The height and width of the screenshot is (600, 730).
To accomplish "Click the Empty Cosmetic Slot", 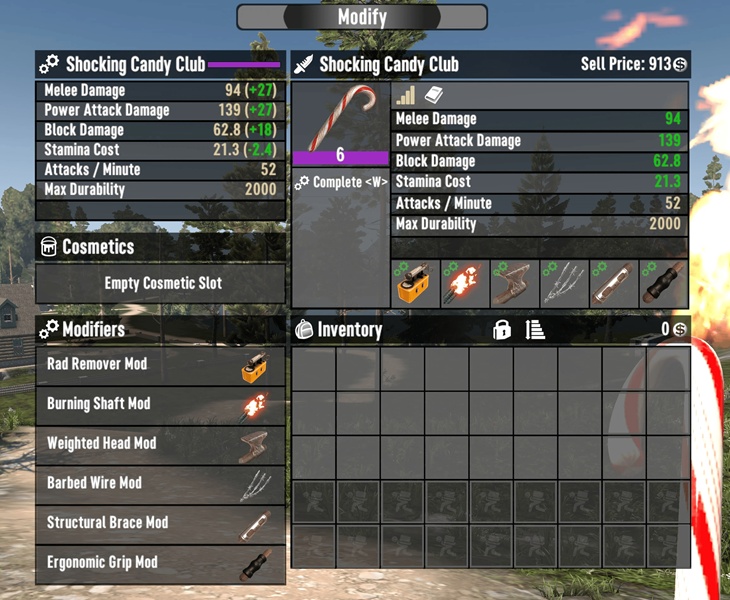I will 160,284.
